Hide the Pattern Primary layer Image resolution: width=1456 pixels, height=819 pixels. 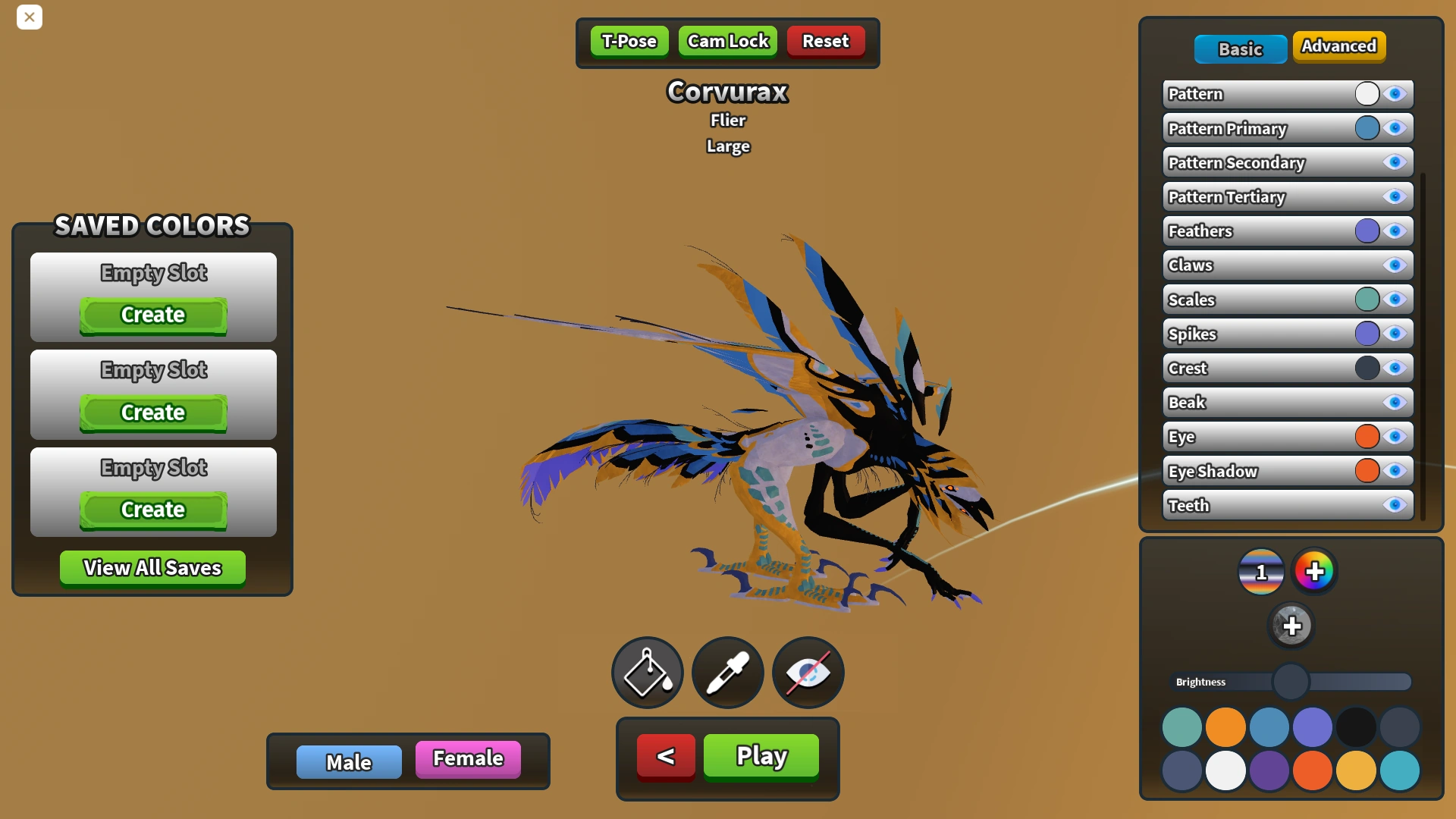pos(1396,128)
